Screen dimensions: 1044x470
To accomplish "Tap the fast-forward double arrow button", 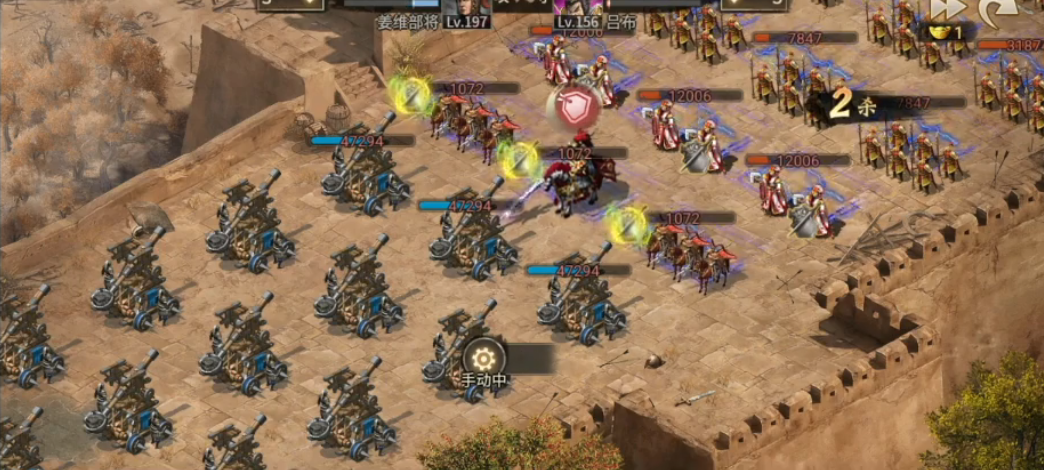I will 949,9.
